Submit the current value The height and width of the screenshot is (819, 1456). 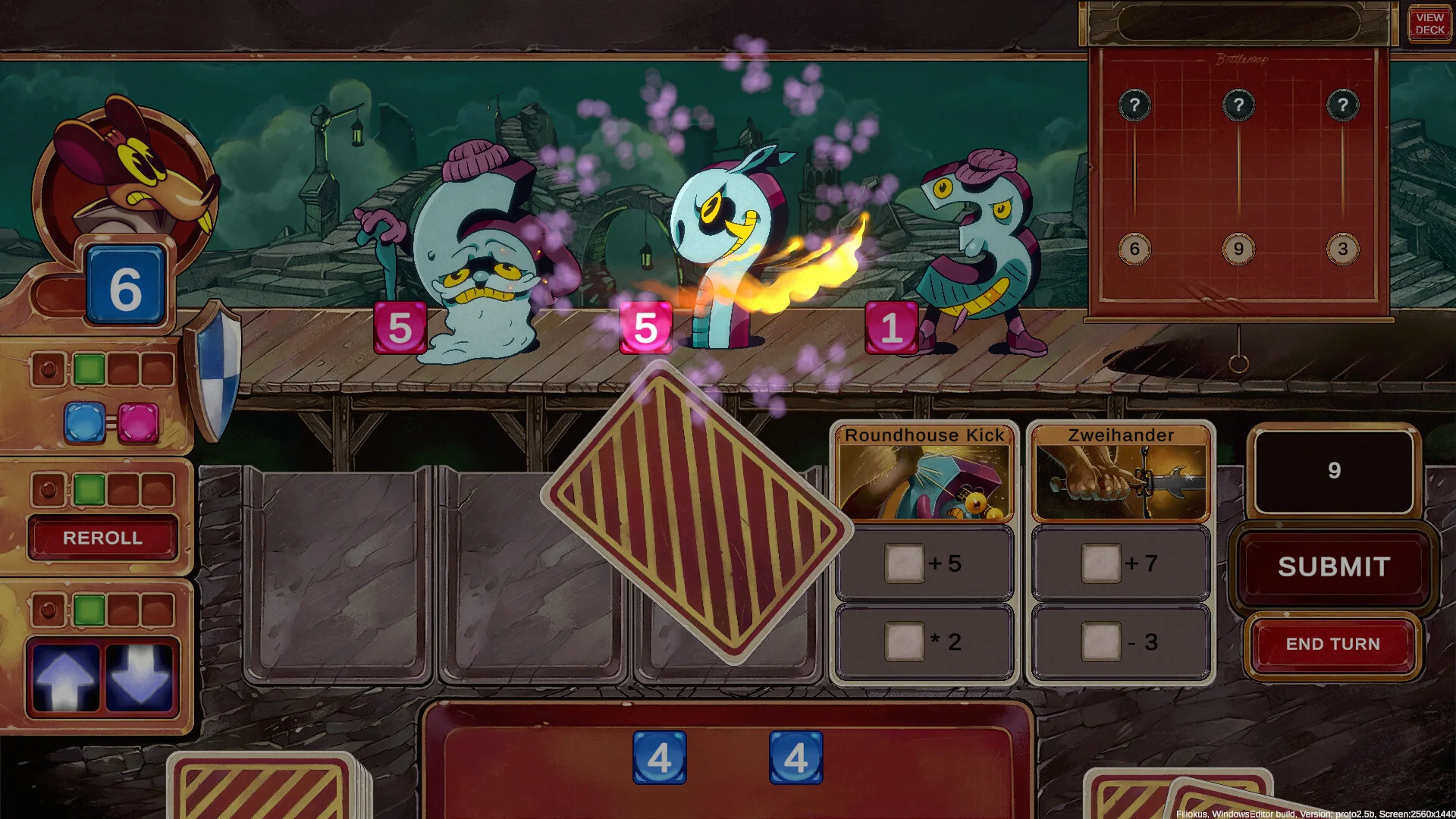tap(1334, 566)
